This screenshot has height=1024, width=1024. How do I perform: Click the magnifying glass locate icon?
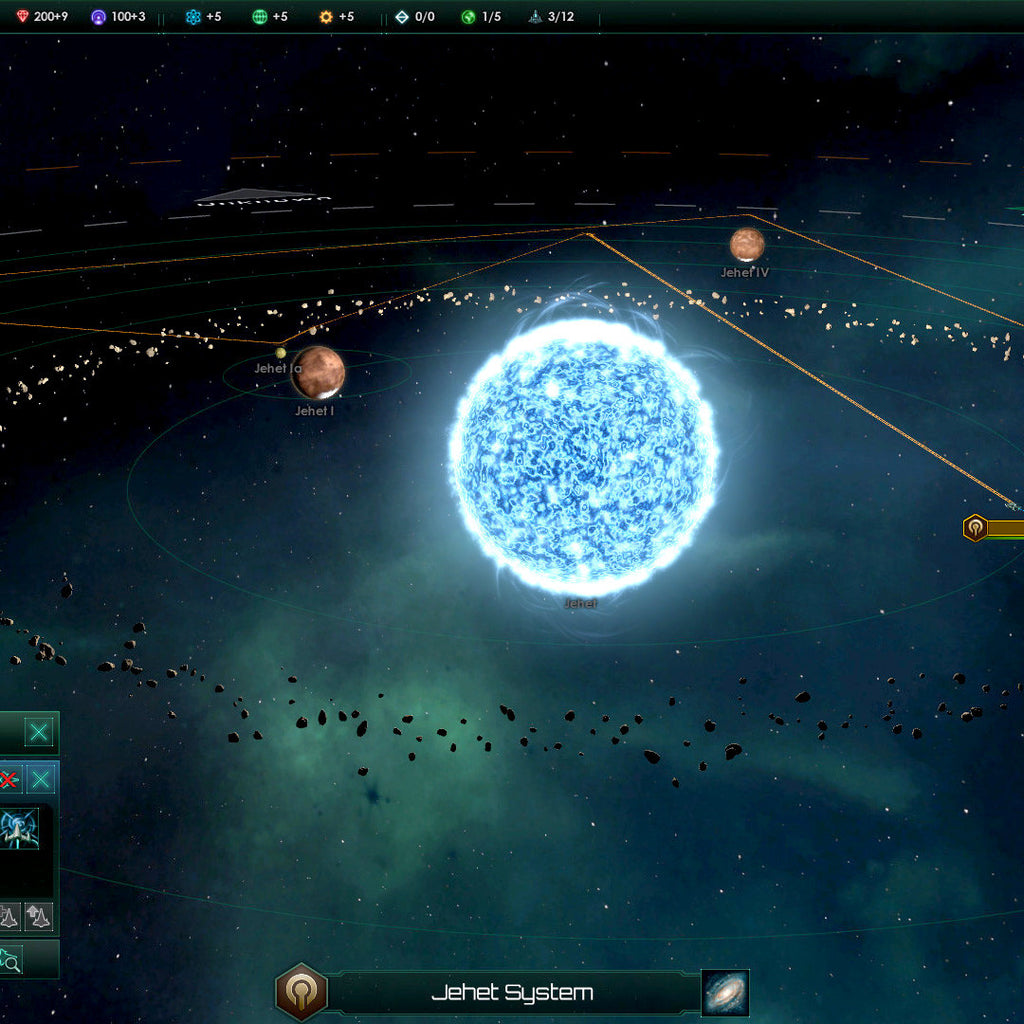tap(10, 961)
